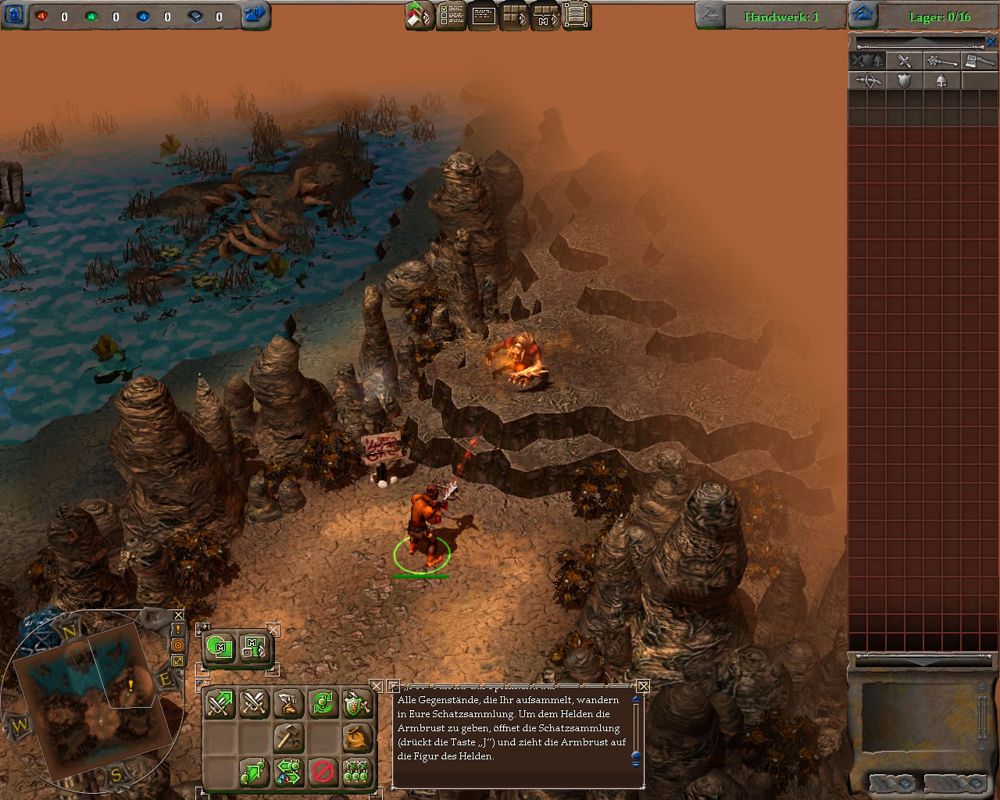The width and height of the screenshot is (1000, 800).
Task: Click the opposing green arrows command icon
Action: tap(288, 771)
